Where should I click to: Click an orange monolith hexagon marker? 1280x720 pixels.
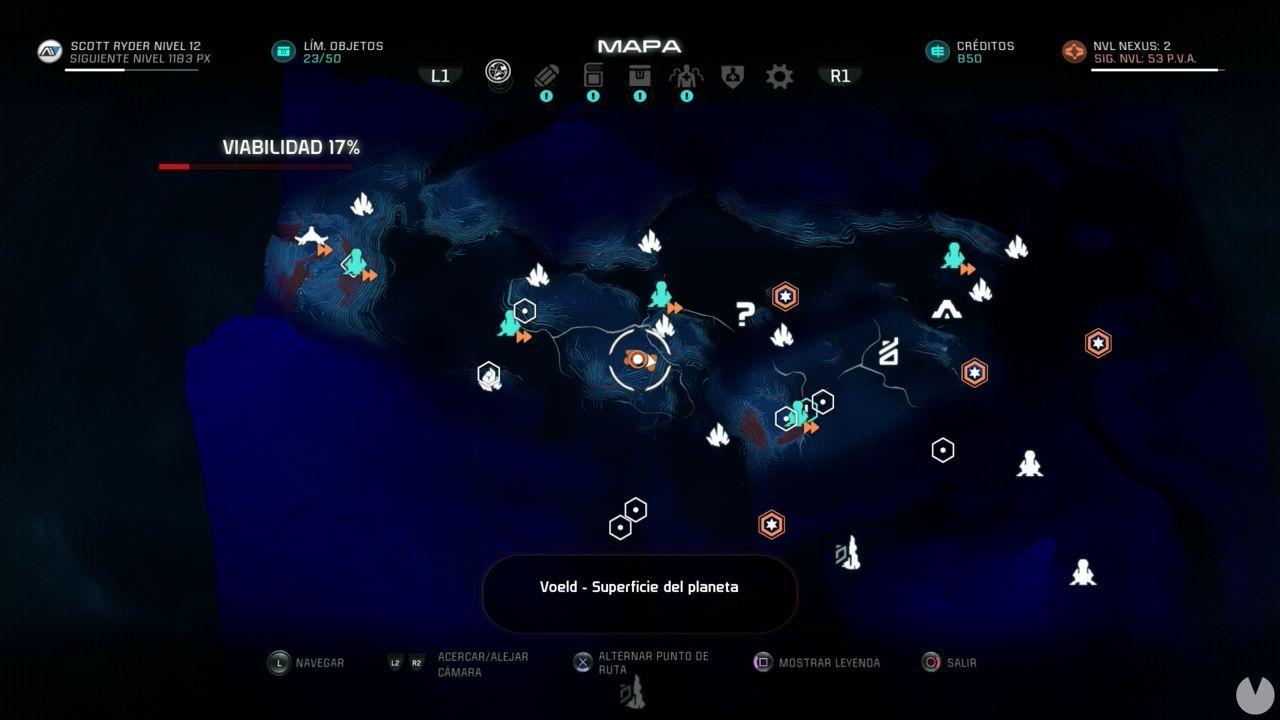pyautogui.click(x=785, y=296)
